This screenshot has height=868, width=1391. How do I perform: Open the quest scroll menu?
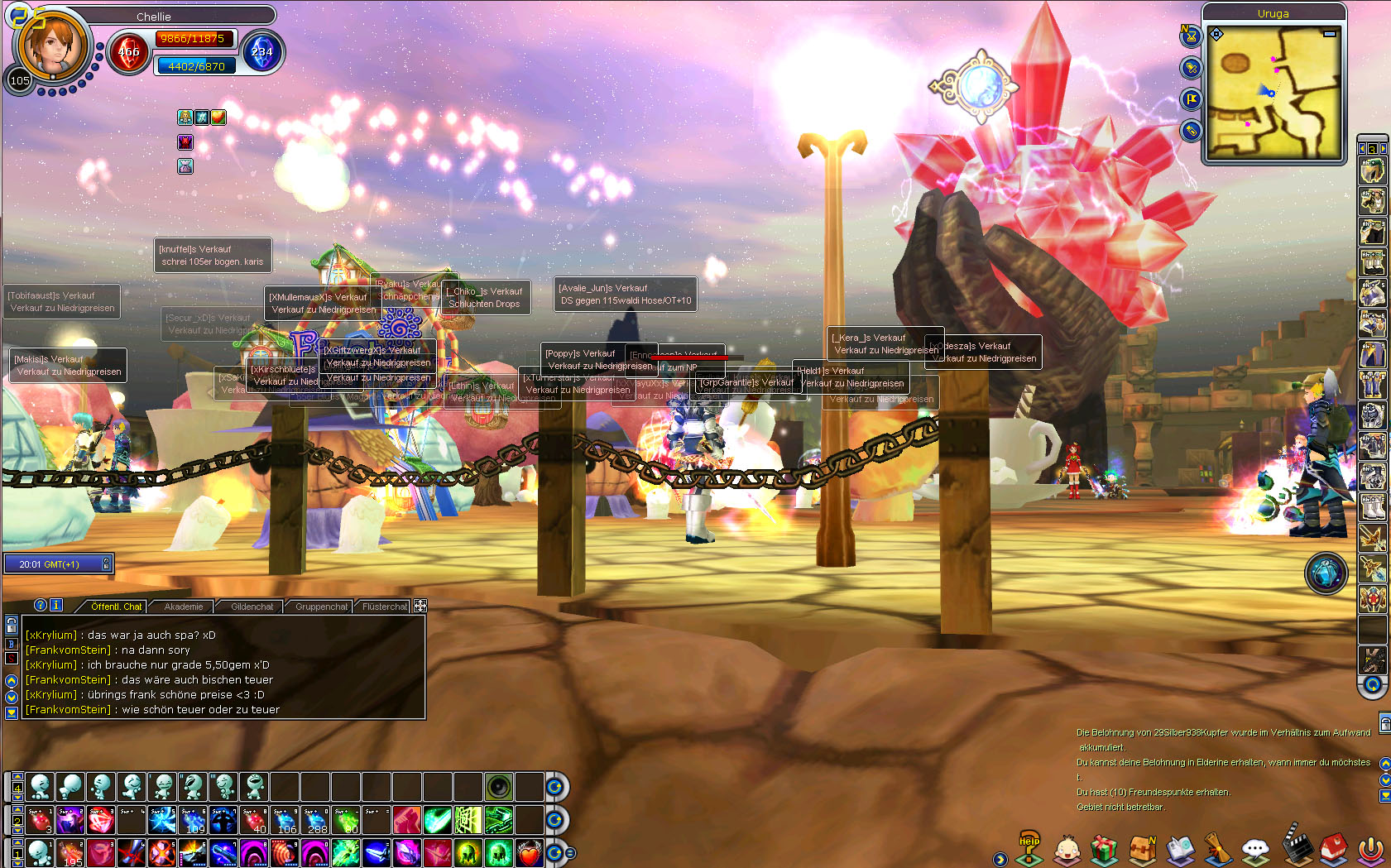[1218, 849]
